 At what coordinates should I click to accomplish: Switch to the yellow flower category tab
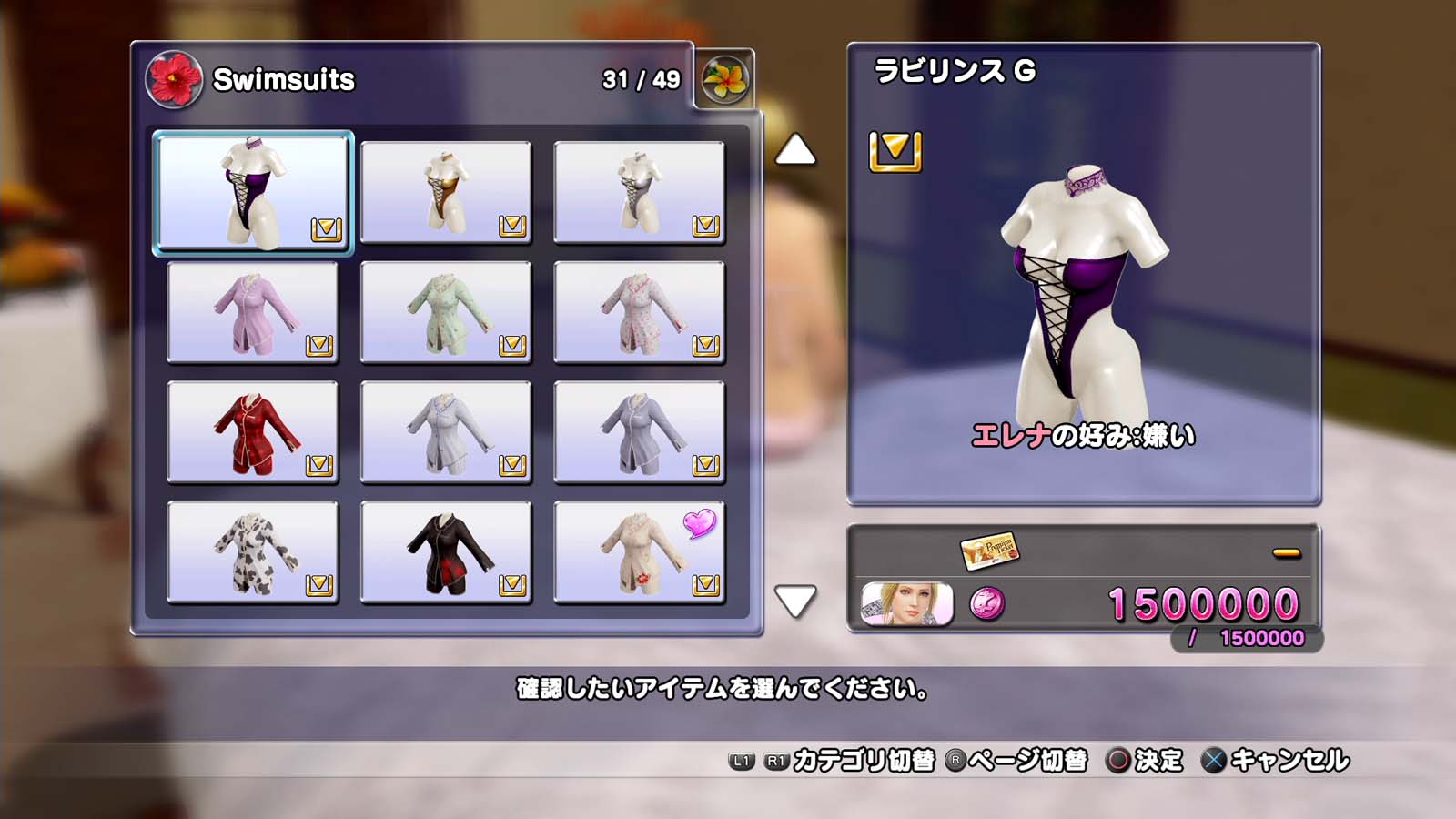[x=725, y=79]
